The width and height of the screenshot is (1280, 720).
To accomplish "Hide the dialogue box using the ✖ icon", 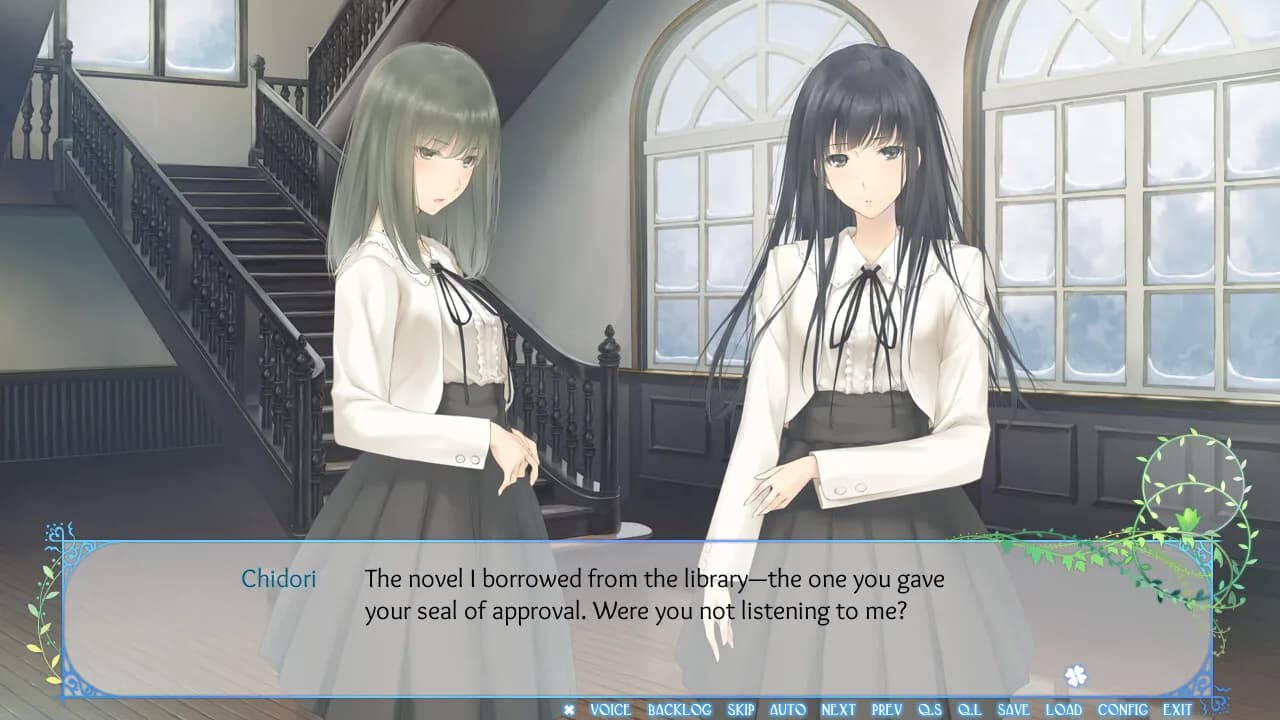I will point(569,708).
